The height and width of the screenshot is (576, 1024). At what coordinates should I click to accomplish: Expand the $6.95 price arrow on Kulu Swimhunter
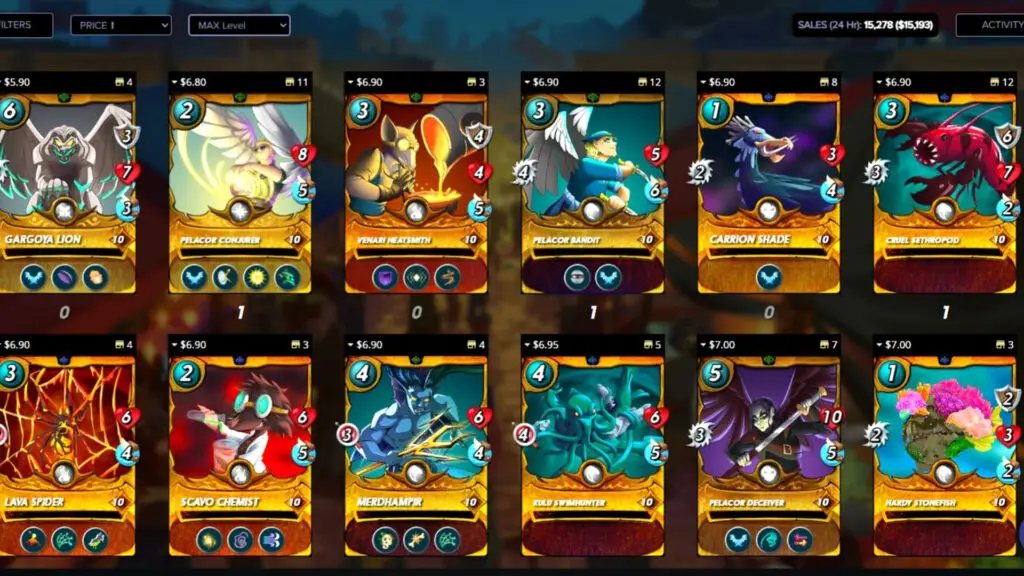526,345
